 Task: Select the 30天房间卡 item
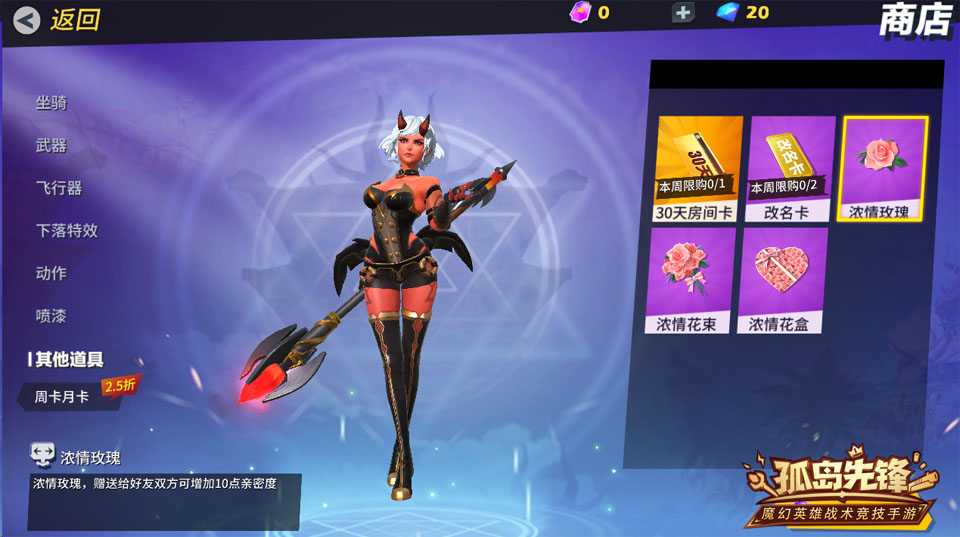coord(699,168)
